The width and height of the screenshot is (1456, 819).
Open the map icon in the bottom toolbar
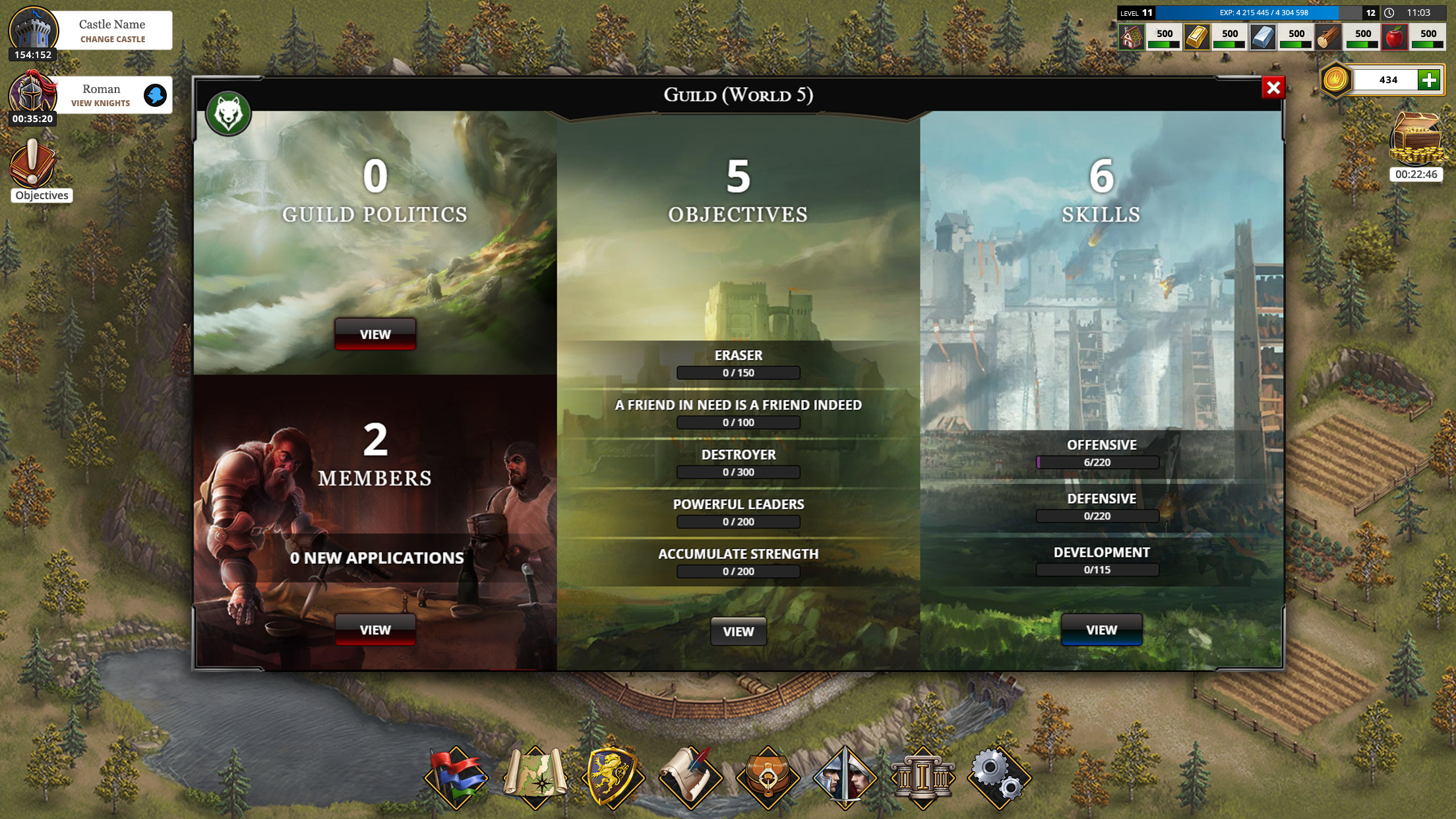click(x=535, y=776)
